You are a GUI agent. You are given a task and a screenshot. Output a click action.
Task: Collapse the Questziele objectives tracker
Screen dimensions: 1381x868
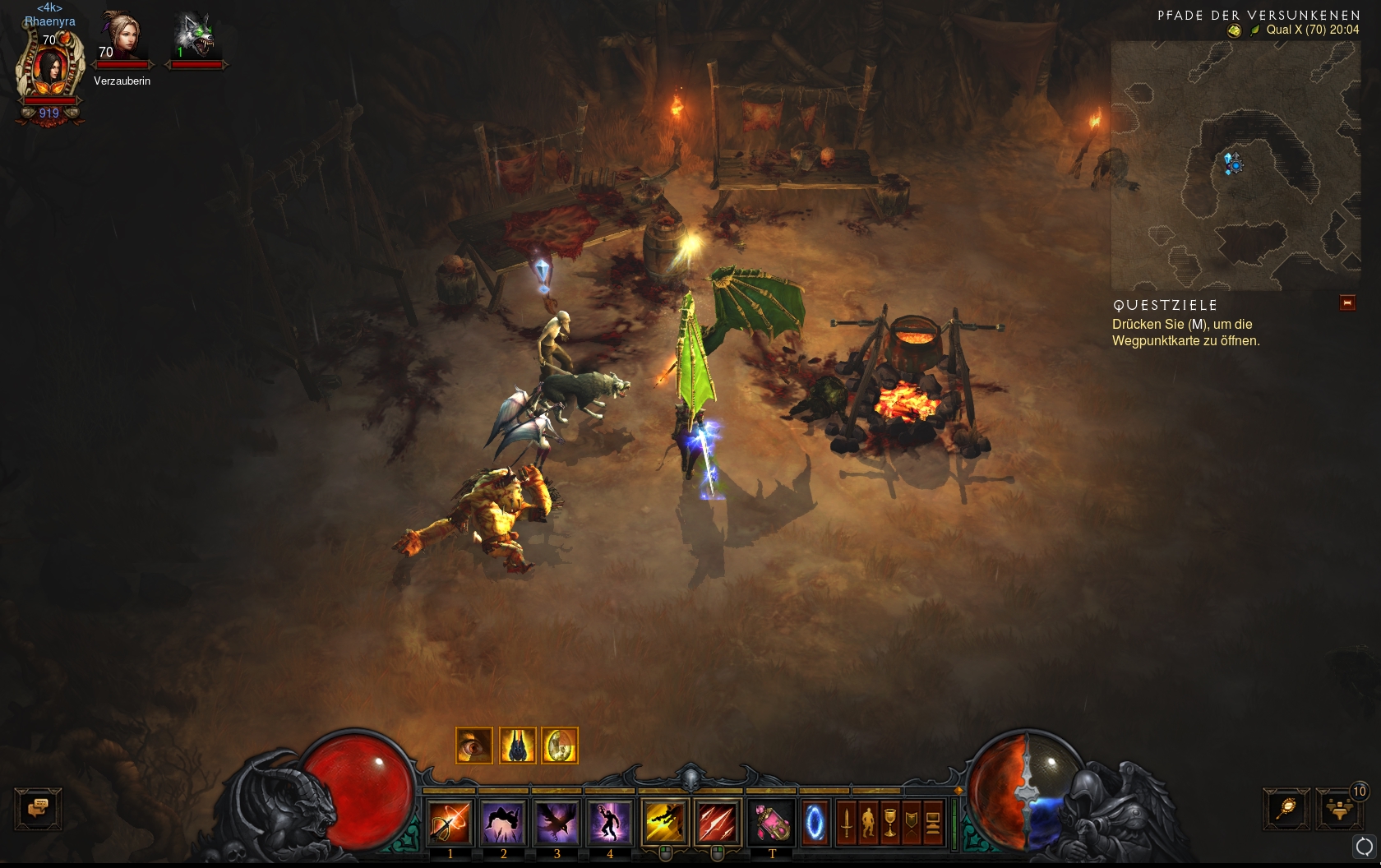click(x=1347, y=303)
